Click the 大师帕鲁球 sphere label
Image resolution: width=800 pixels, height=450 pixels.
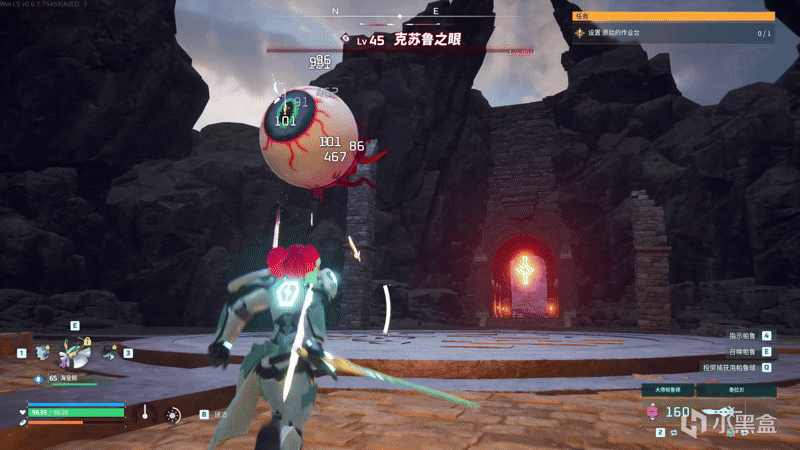(667, 389)
